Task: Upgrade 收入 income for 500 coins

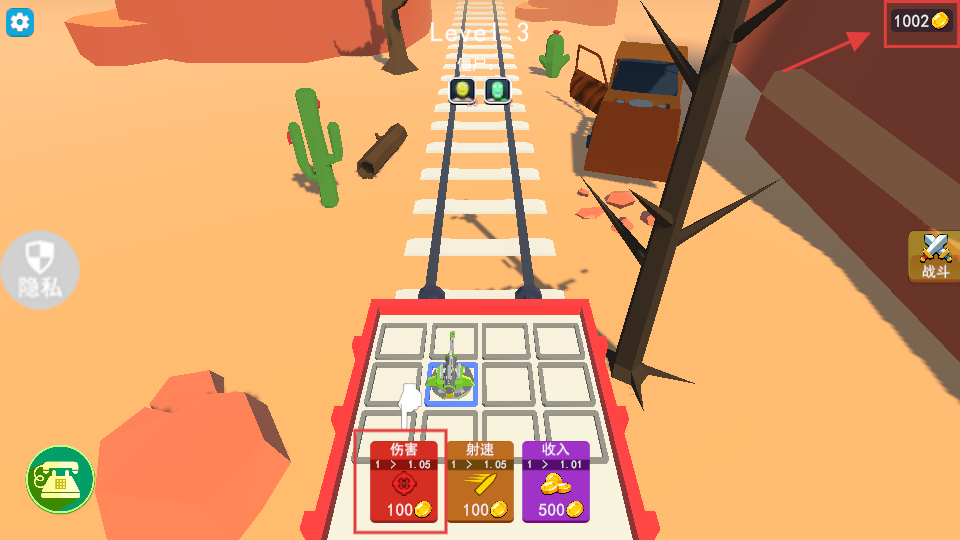Action: click(x=555, y=482)
